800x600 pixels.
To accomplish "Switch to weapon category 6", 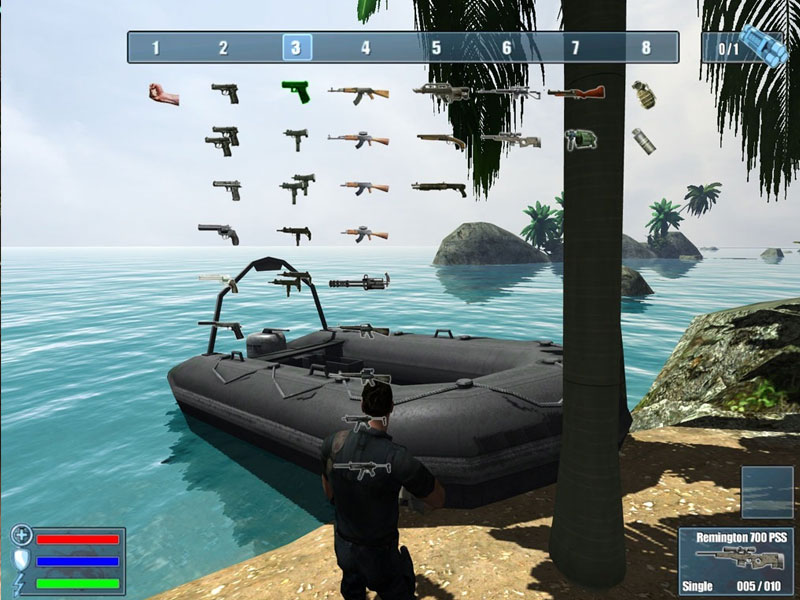I will (x=506, y=47).
